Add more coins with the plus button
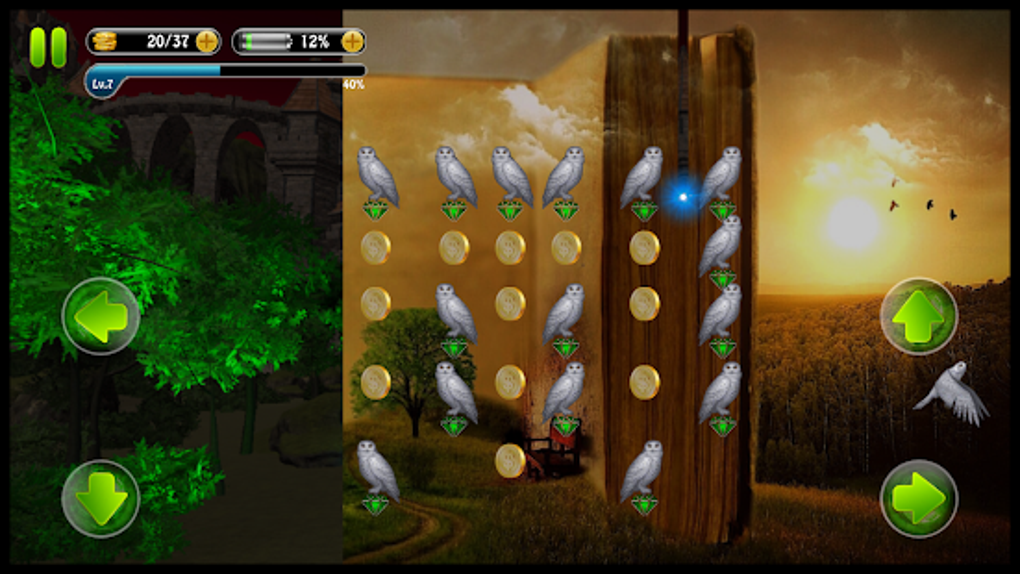 (x=207, y=41)
